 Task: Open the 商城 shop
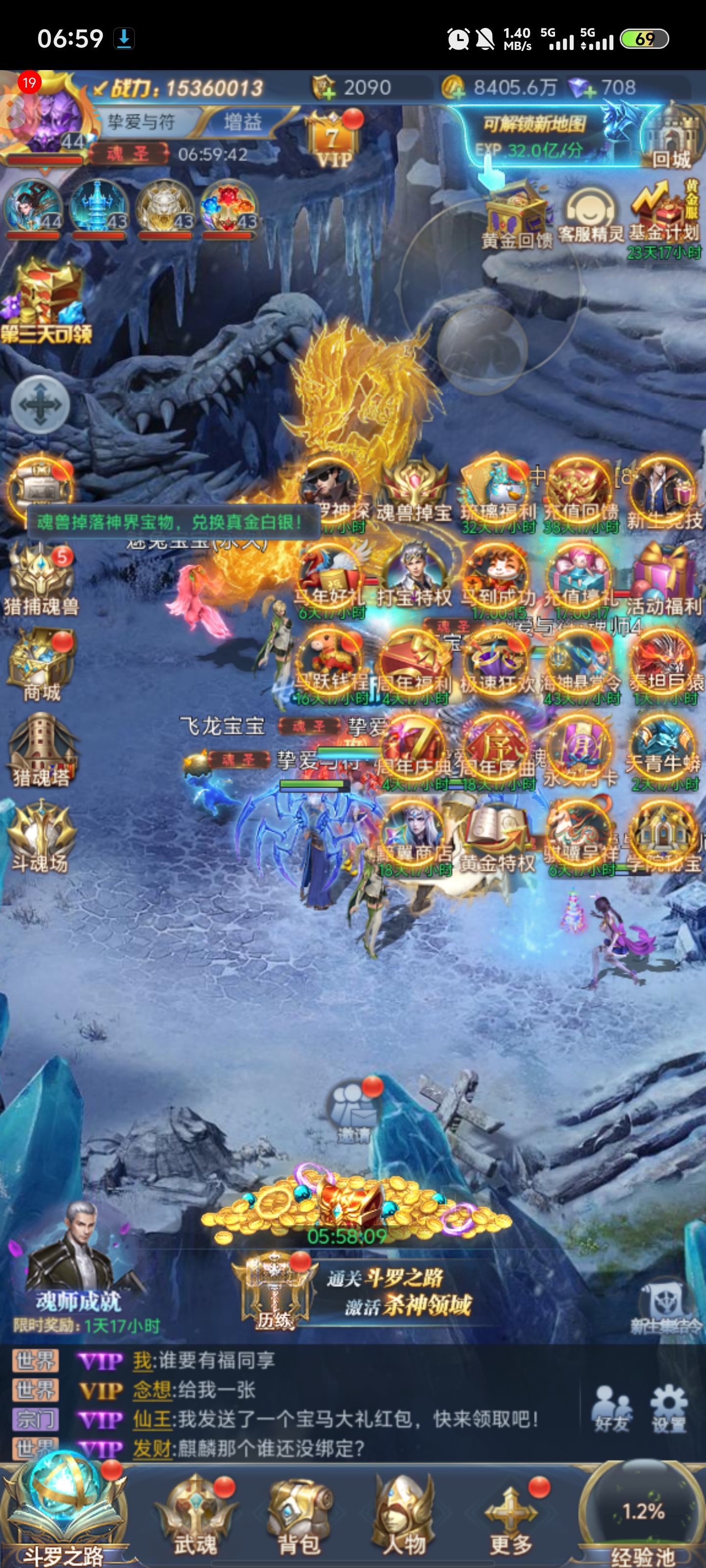(41, 666)
